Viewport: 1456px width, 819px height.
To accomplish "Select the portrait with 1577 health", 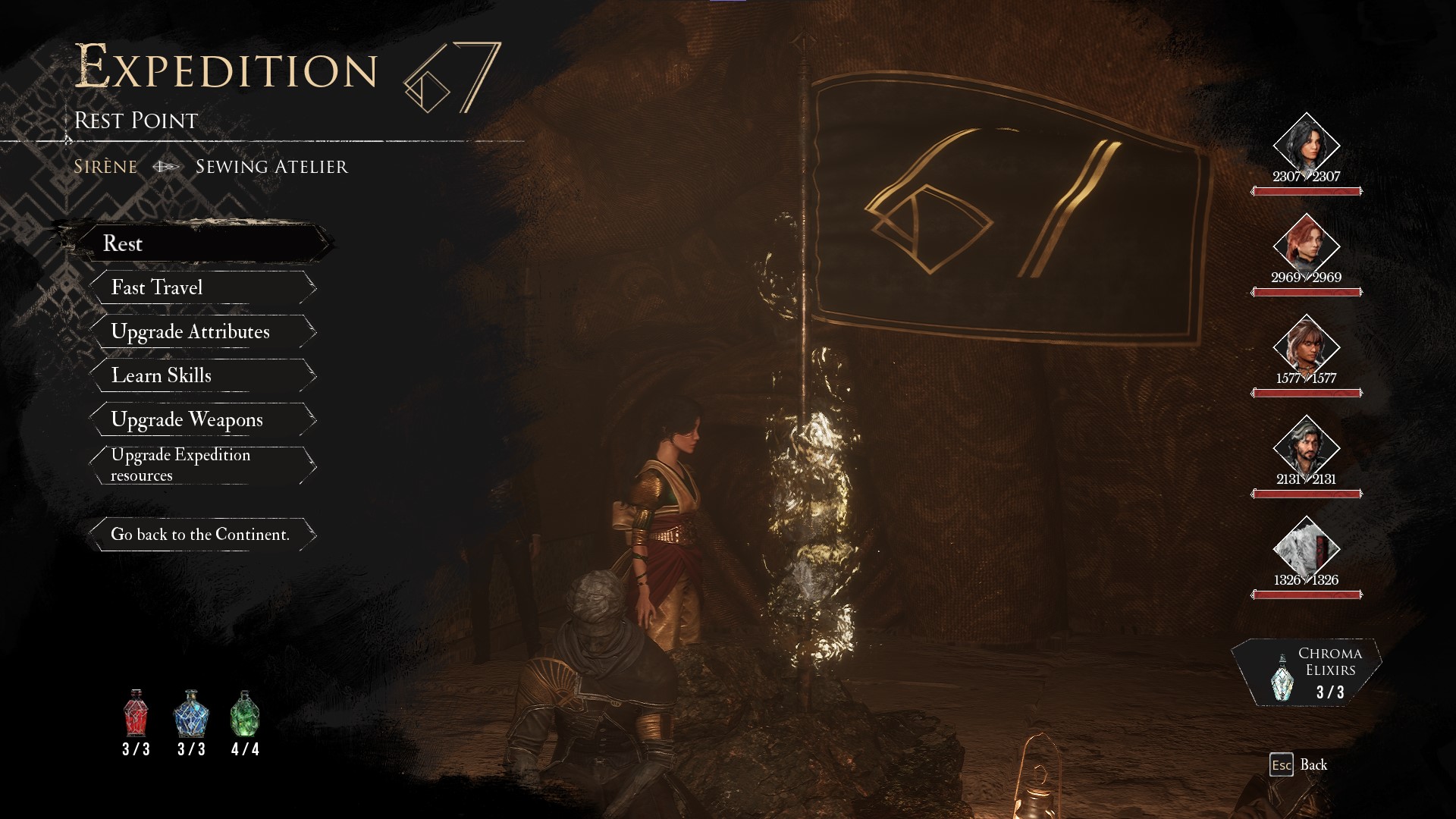I will tap(1306, 347).
